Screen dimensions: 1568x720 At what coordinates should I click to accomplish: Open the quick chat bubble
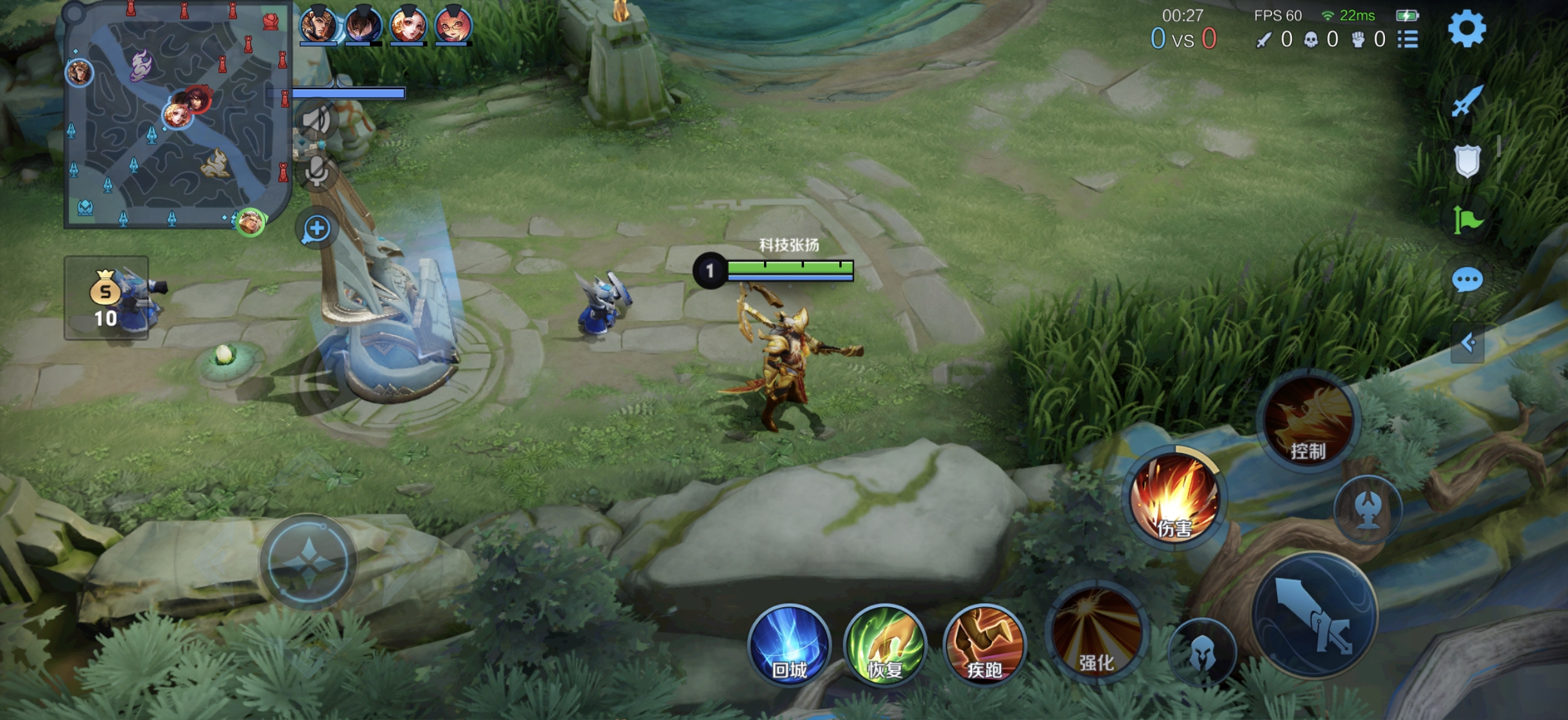tap(1467, 280)
